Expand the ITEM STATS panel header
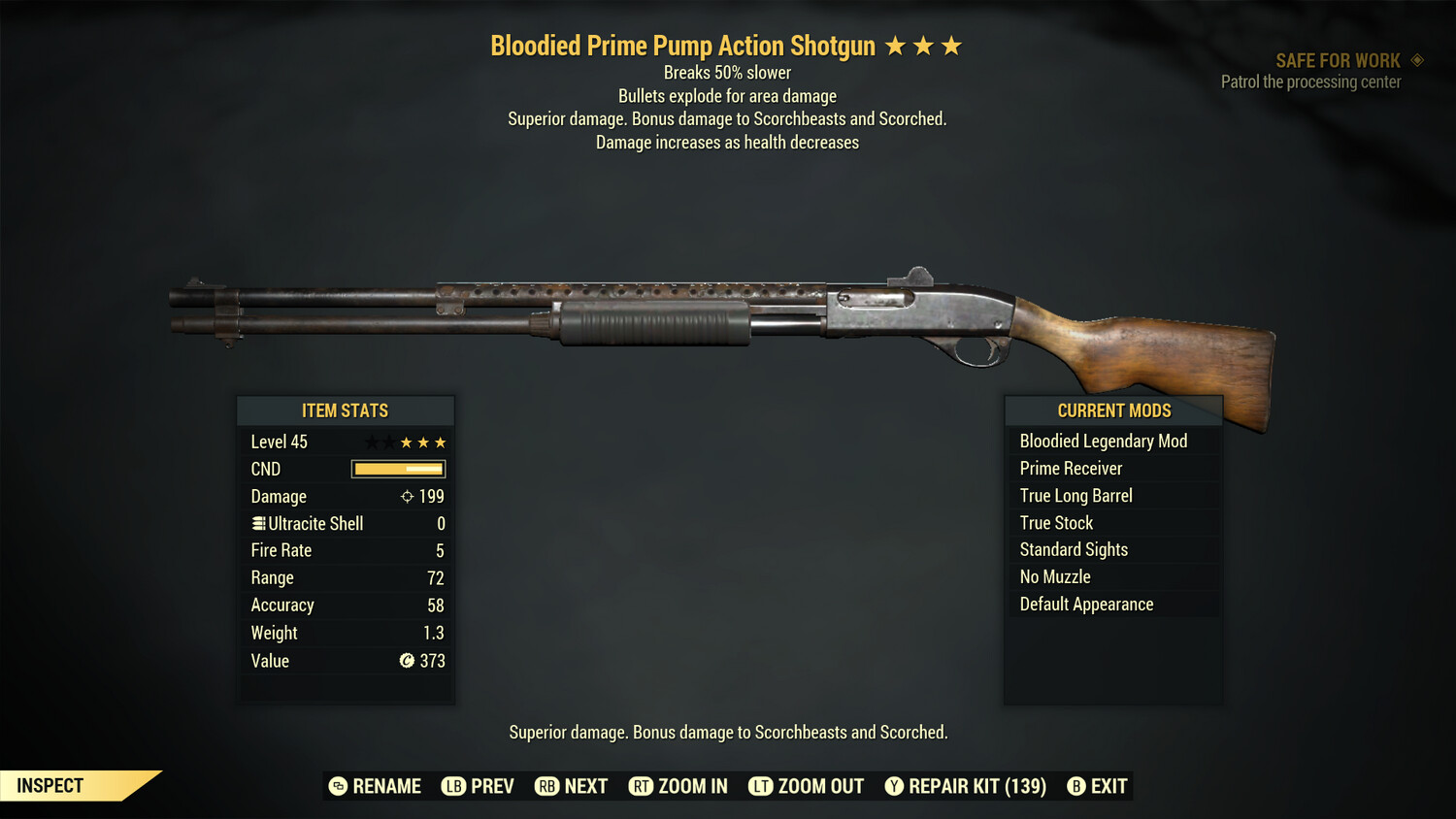This screenshot has height=819, width=1456. pos(346,409)
